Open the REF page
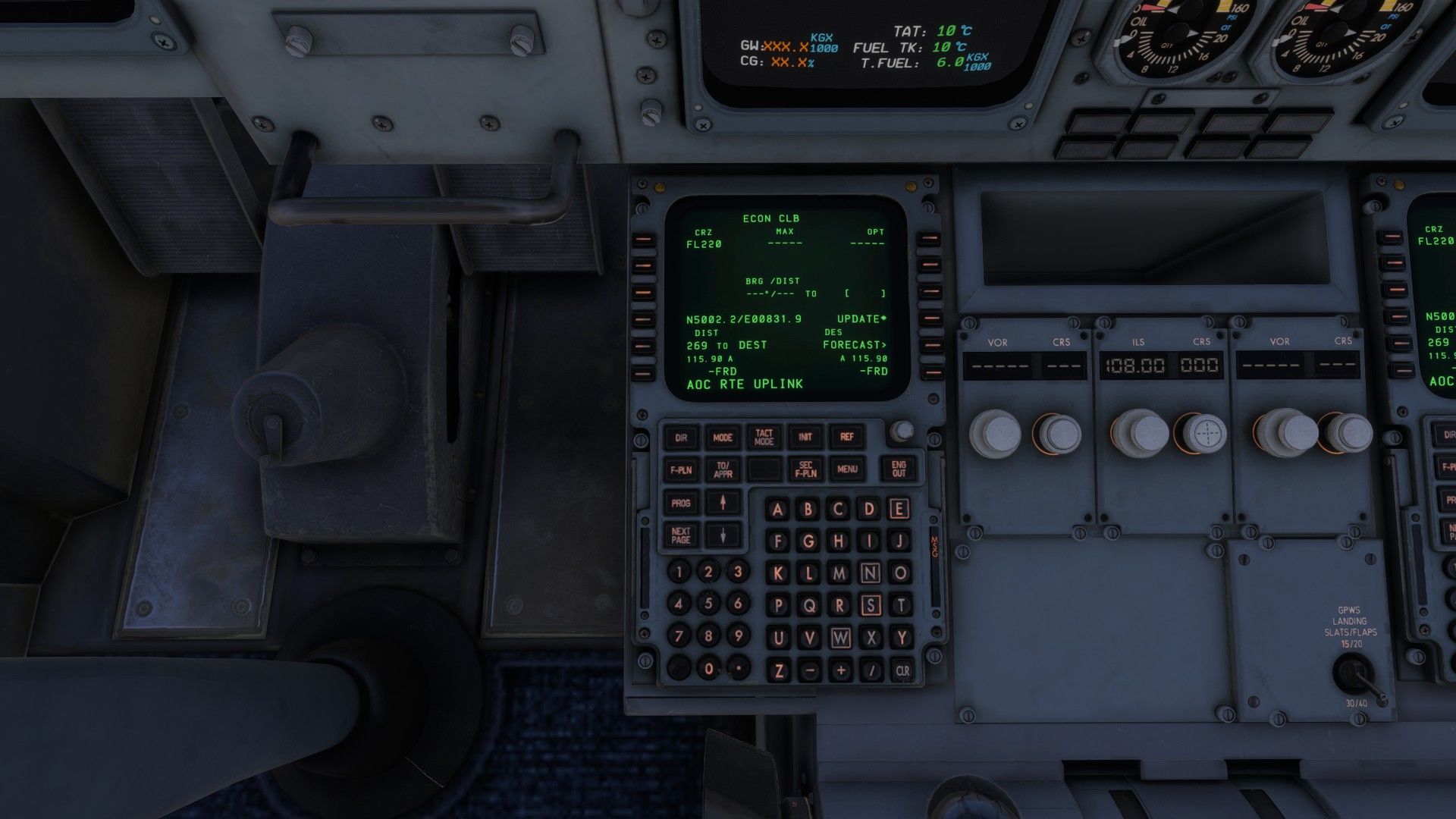Screen dimensions: 1456x819 point(847,437)
